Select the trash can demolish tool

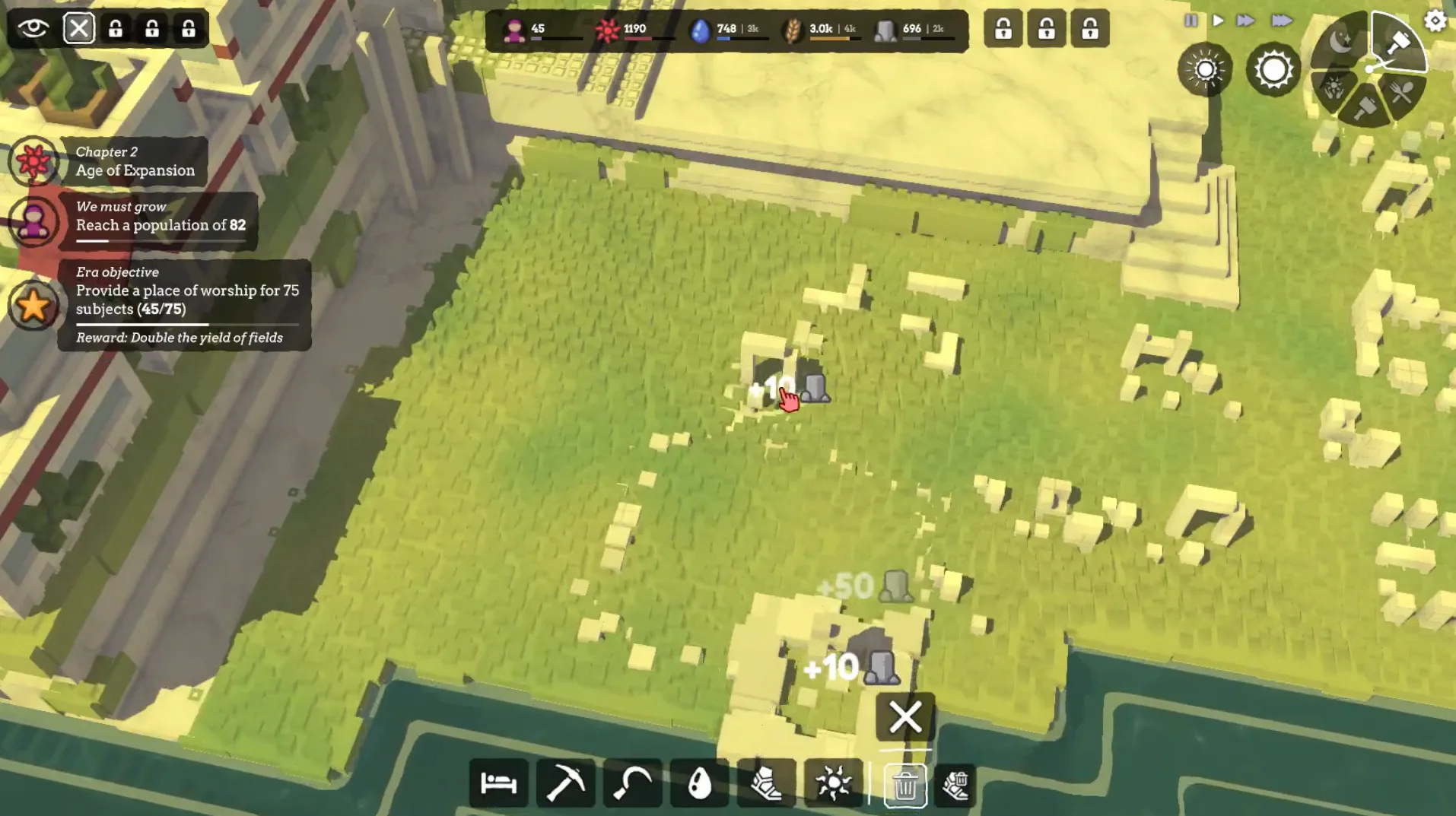coord(904,785)
